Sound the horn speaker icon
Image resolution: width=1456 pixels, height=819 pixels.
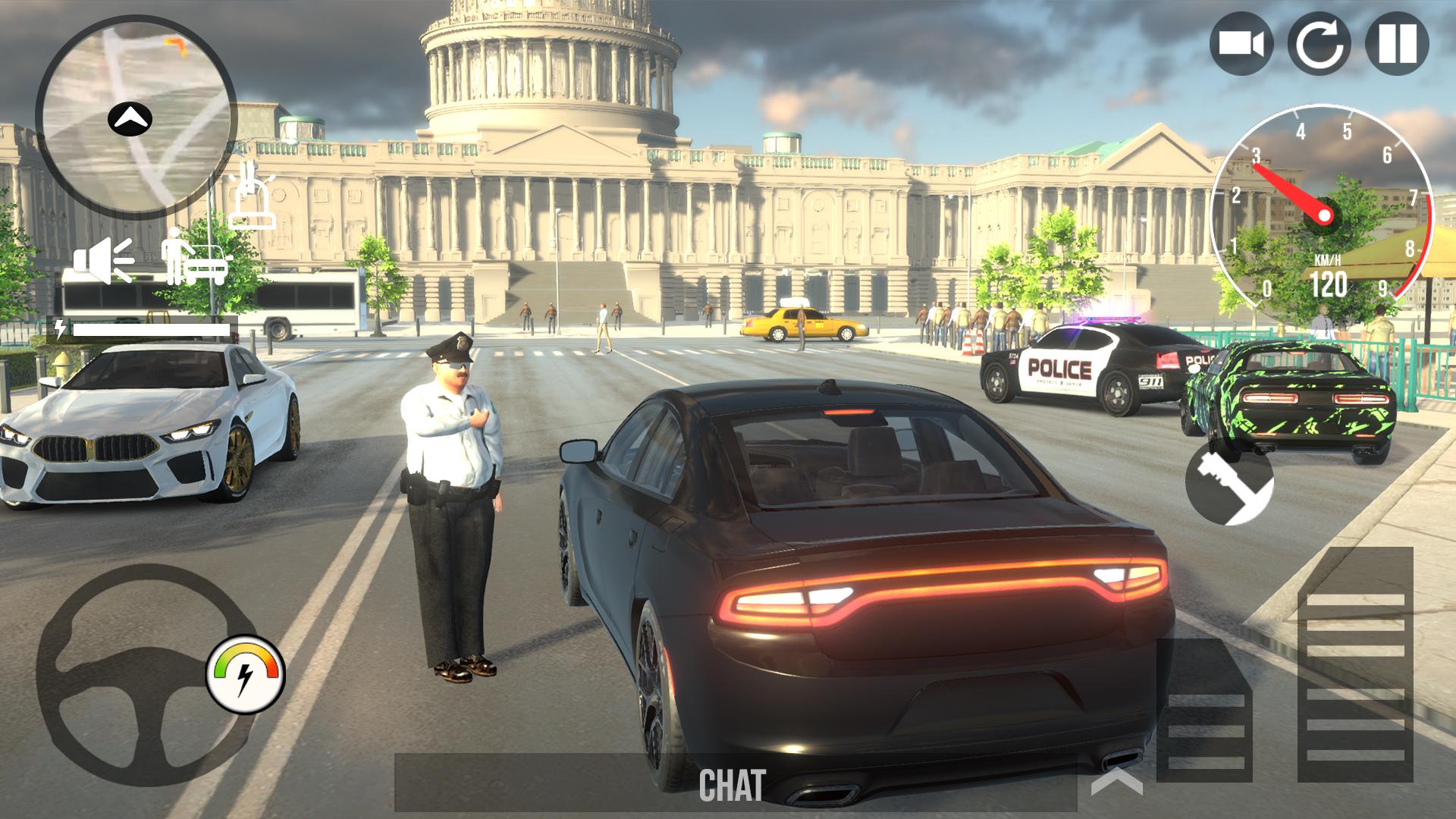(x=103, y=259)
